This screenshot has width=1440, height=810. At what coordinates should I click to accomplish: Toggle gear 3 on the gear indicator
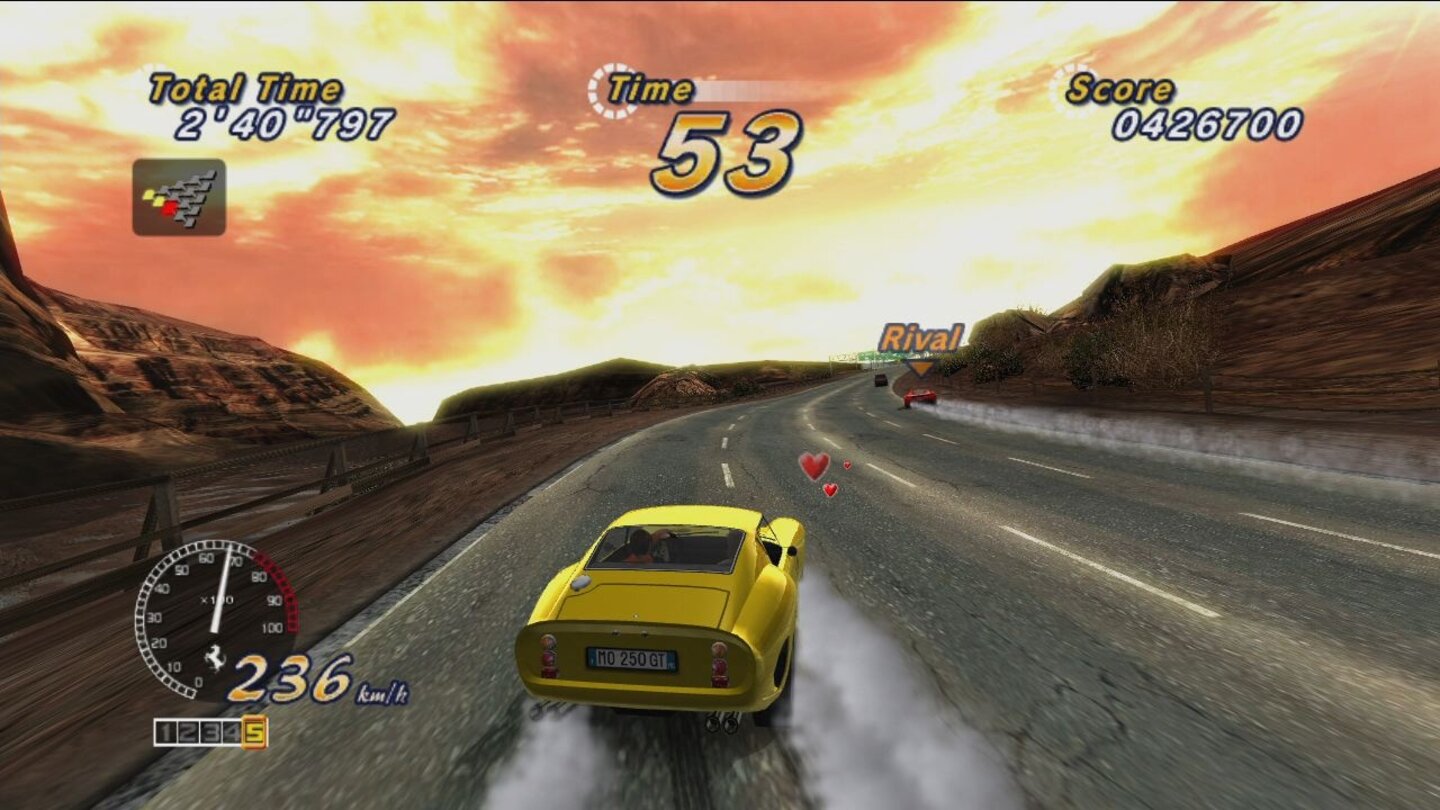pos(212,733)
